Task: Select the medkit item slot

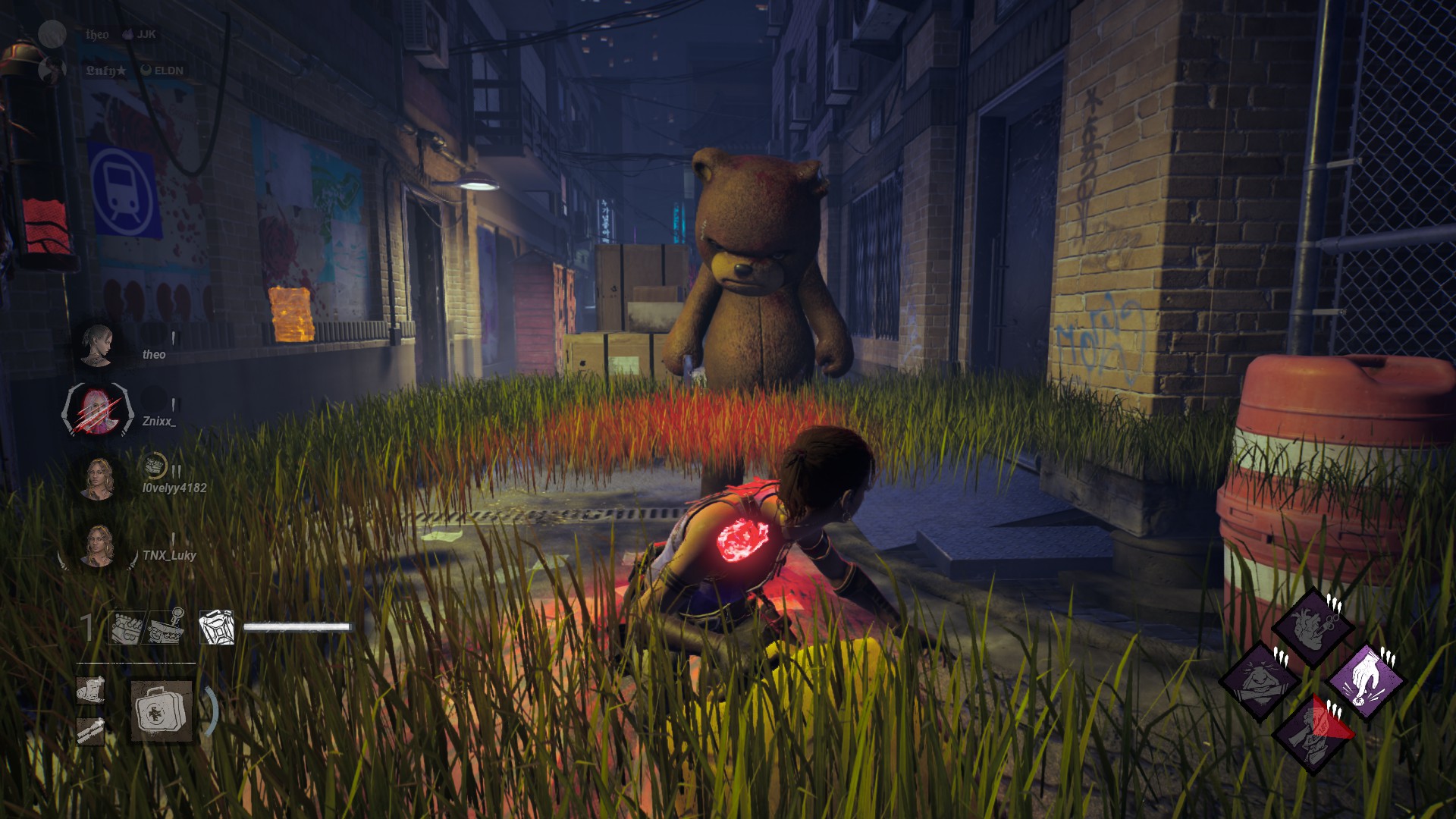Action: pos(161,711)
